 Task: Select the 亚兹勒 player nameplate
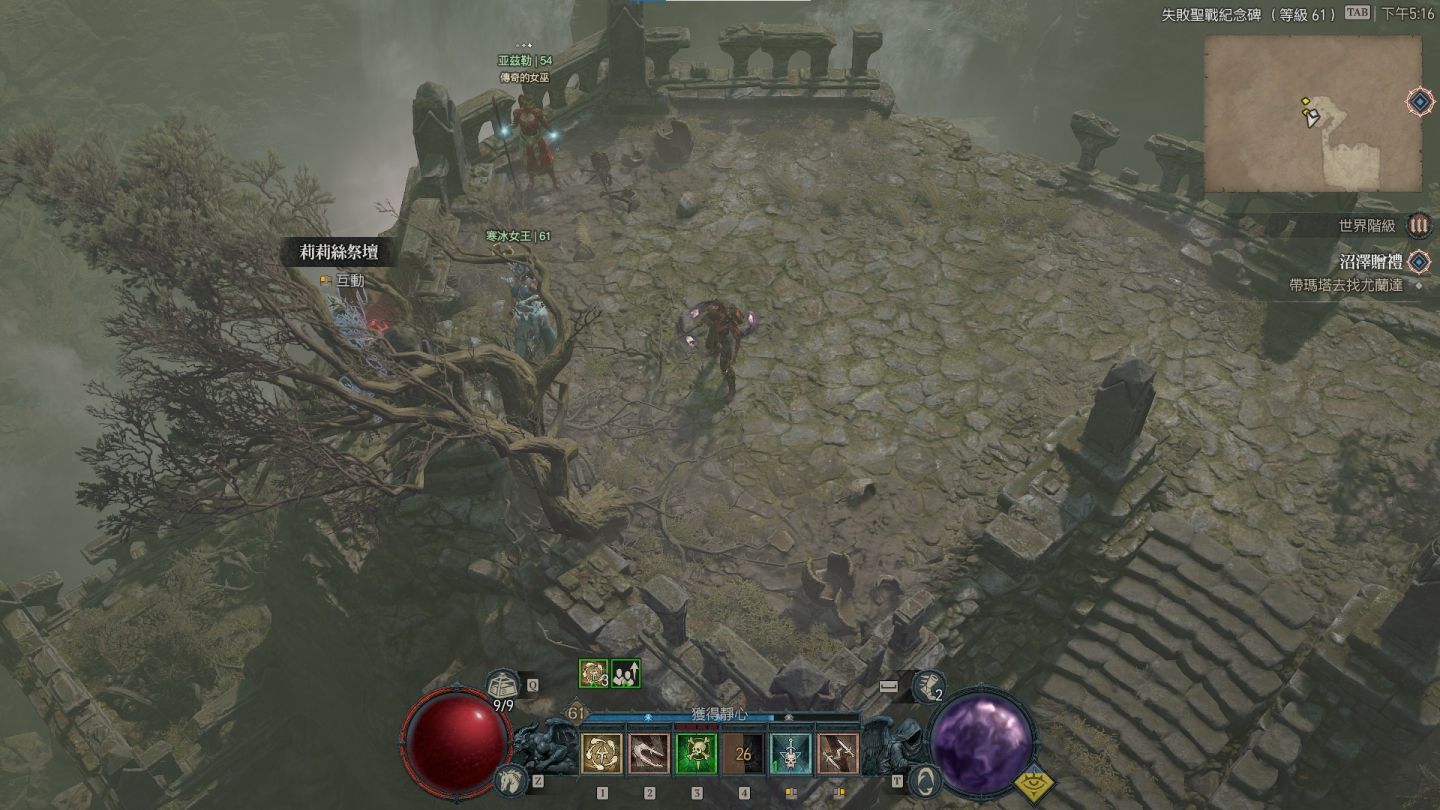[525, 61]
